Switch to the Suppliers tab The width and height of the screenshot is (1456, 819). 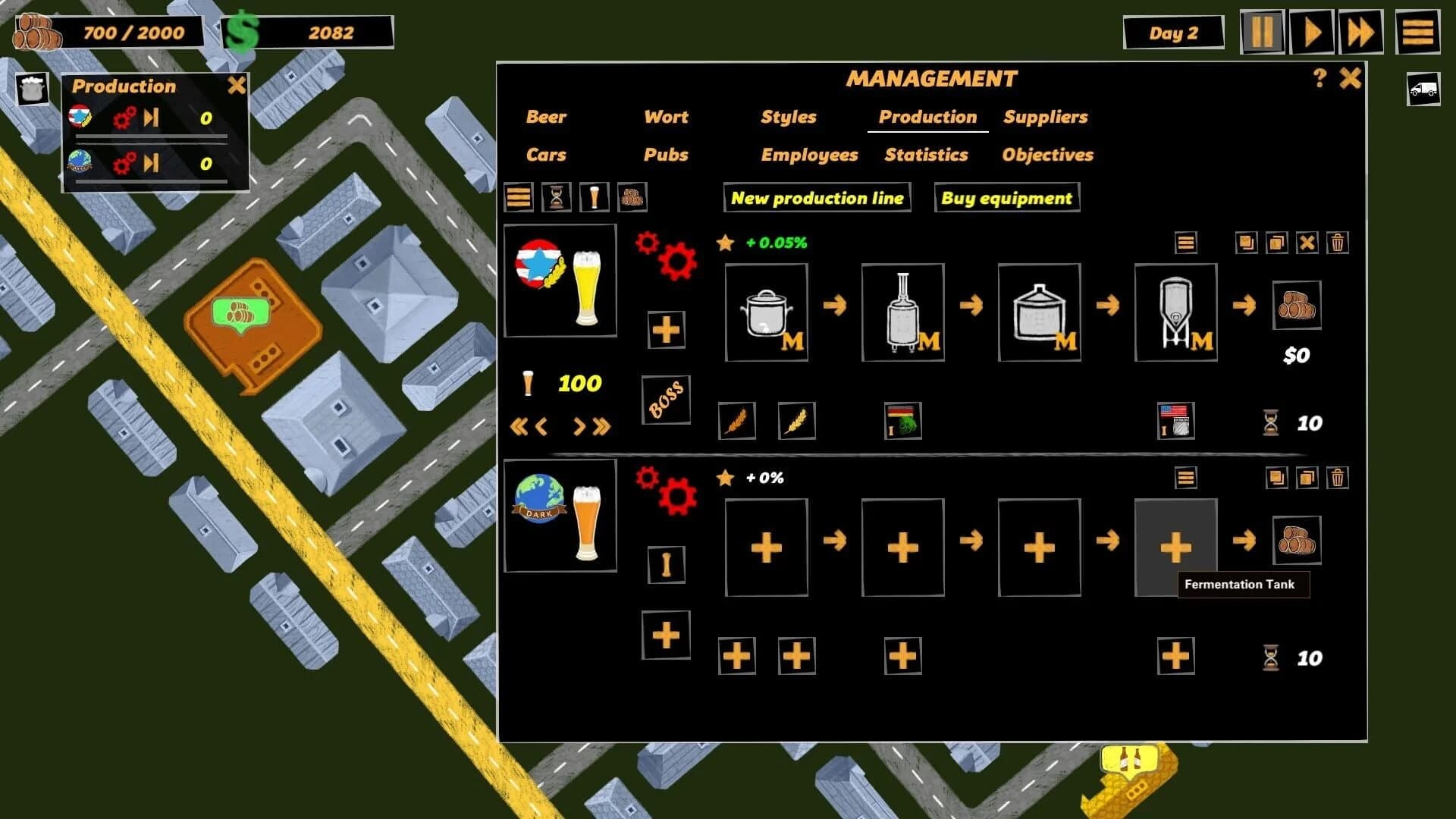[x=1046, y=117]
